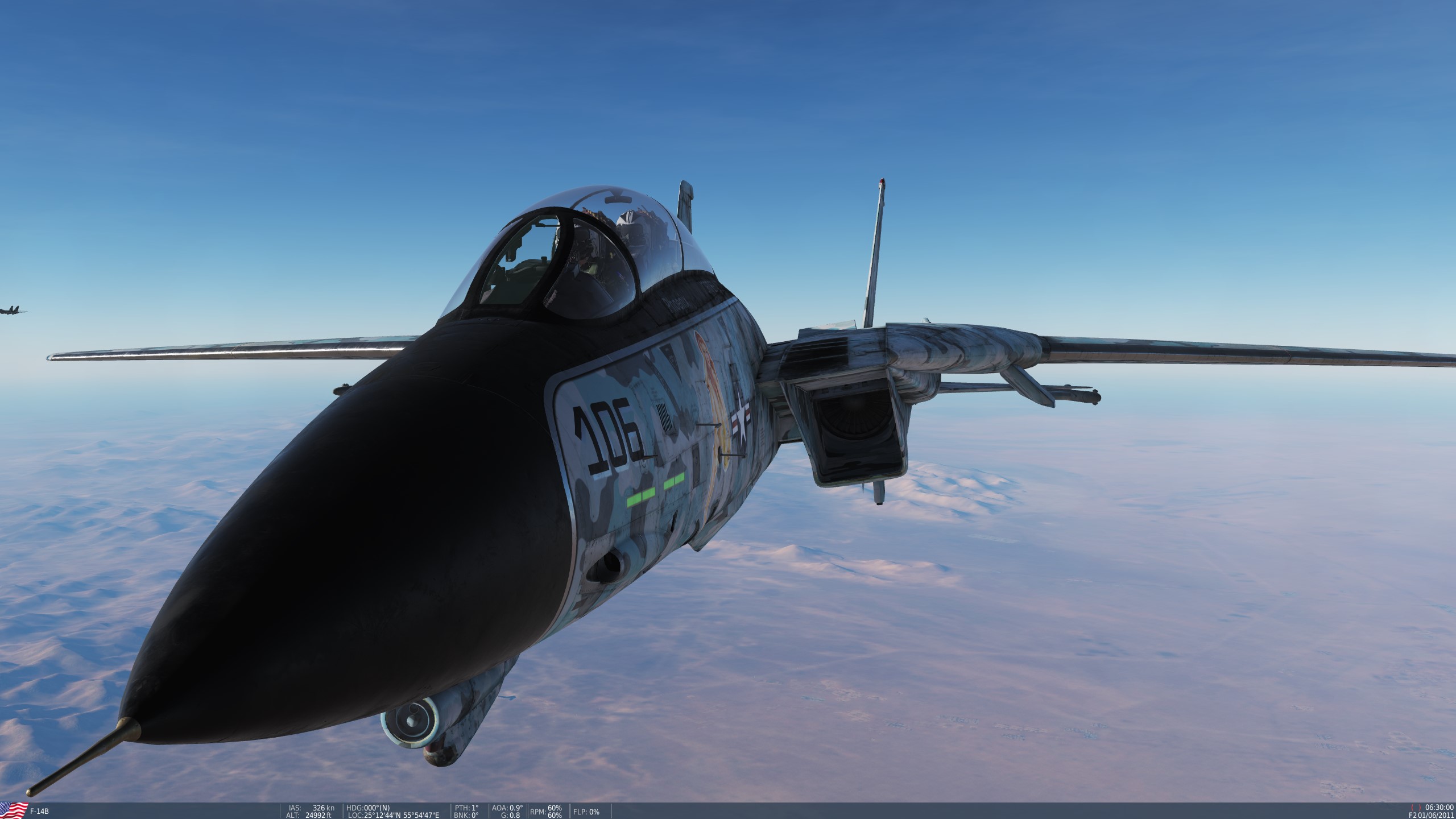The height and width of the screenshot is (819, 1456).
Task: Click the mission time 06:30:00
Action: tap(1439, 808)
